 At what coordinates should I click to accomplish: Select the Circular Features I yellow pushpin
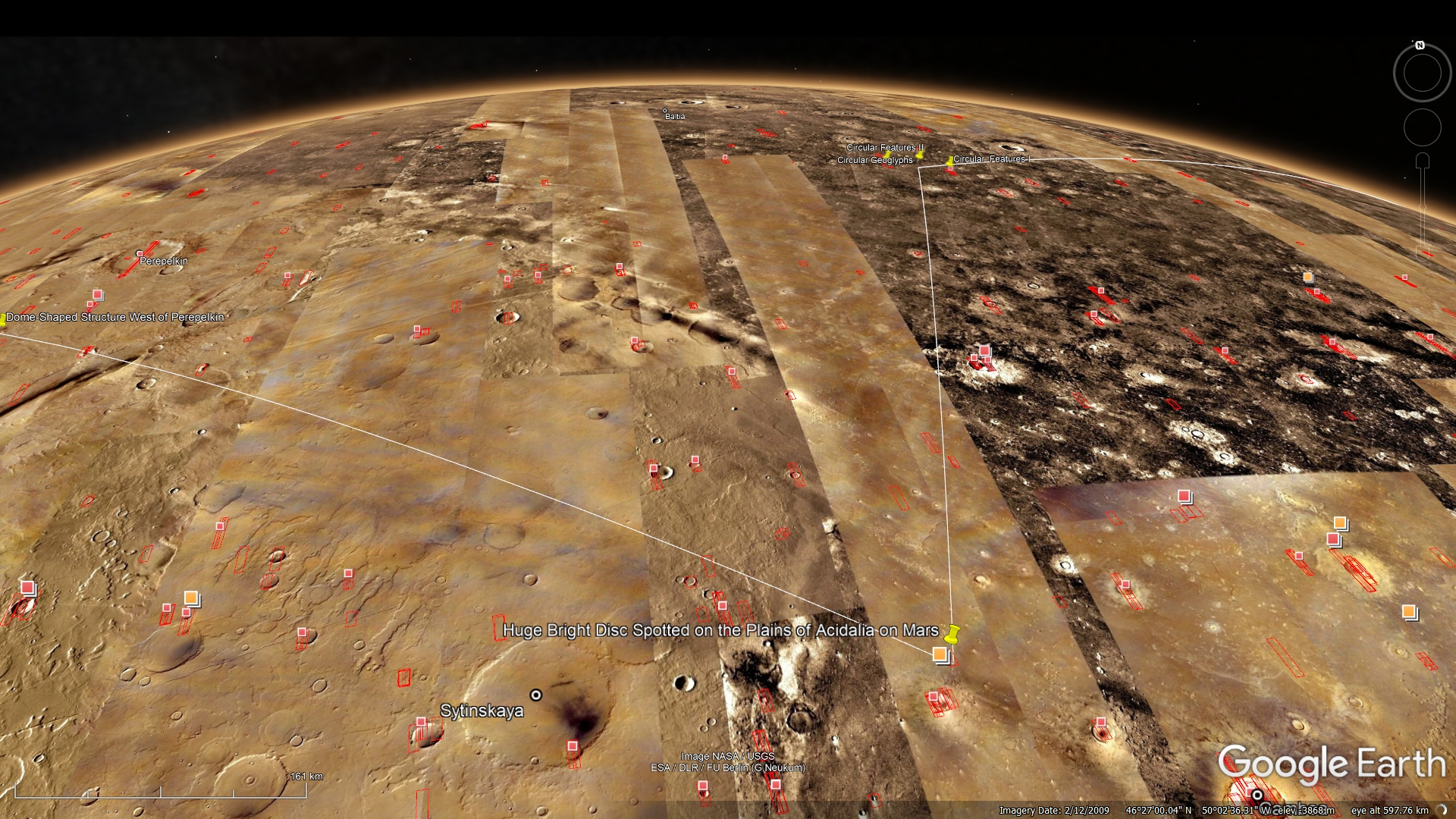click(949, 162)
